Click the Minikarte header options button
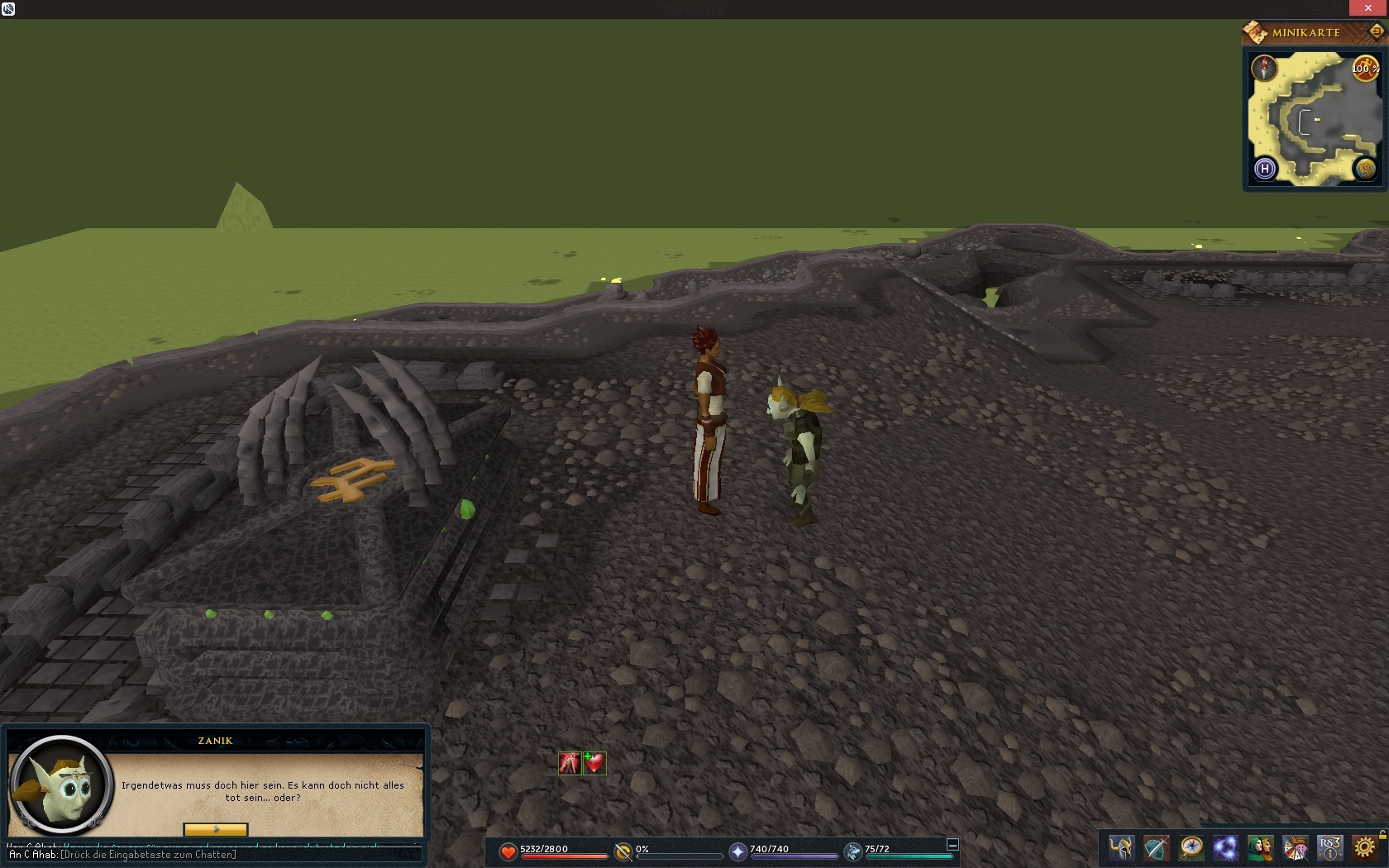Image resolution: width=1389 pixels, height=868 pixels. point(1377,31)
